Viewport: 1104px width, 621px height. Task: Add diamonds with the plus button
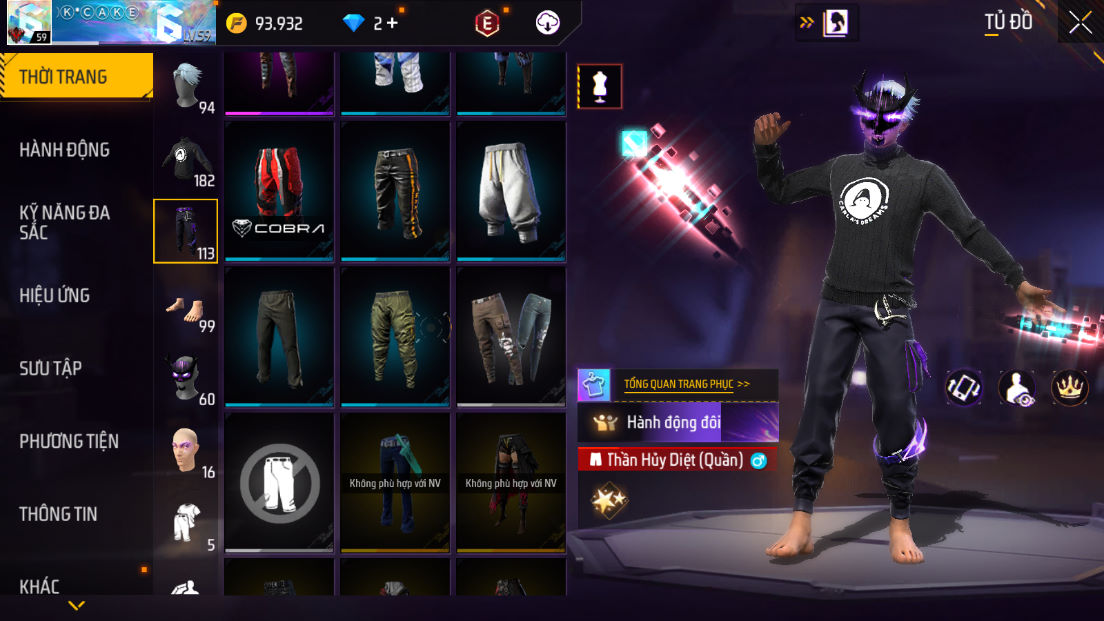pyautogui.click(x=393, y=23)
